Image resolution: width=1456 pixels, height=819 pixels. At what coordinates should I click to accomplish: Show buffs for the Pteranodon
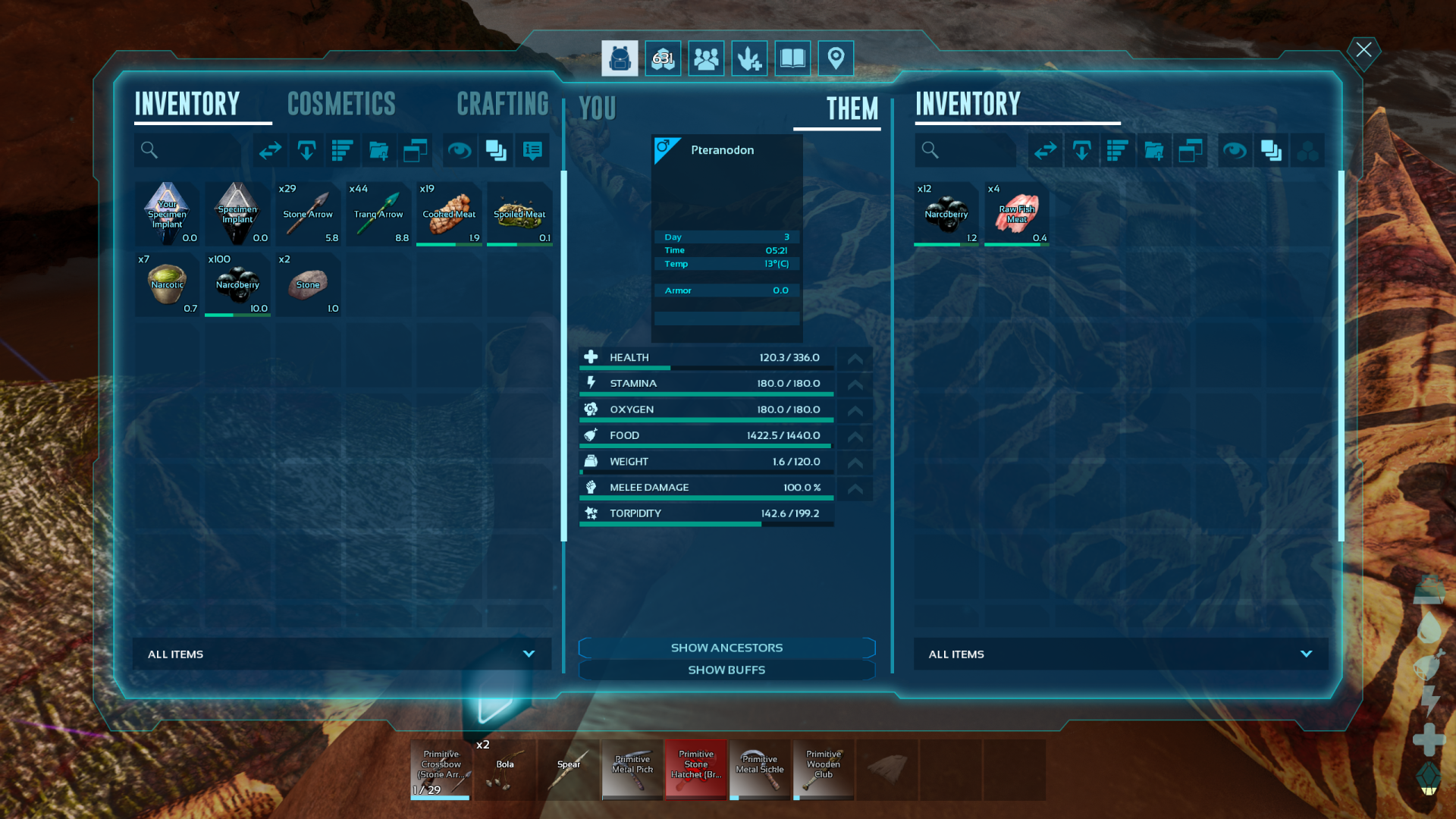coord(726,670)
